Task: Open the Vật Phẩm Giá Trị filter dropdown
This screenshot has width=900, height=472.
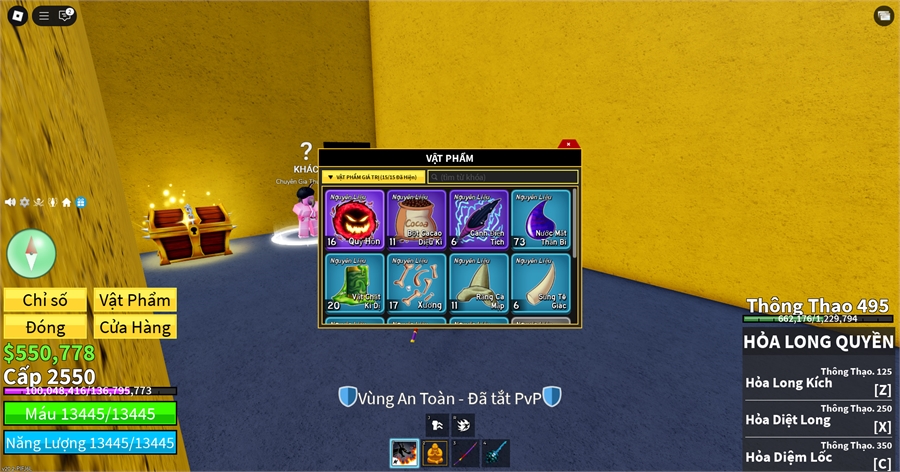Action: [374, 177]
